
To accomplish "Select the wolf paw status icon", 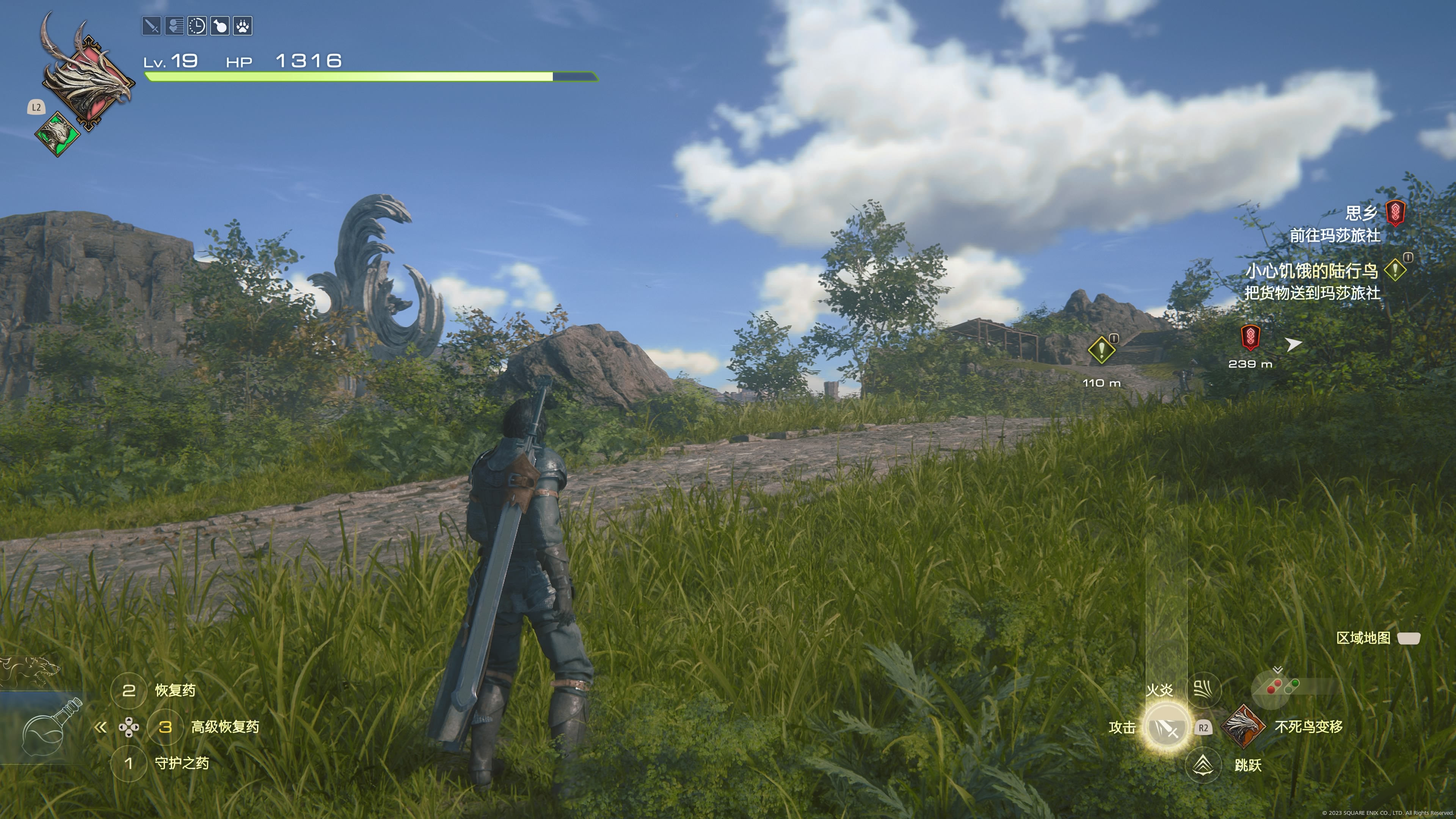I will [x=243, y=26].
